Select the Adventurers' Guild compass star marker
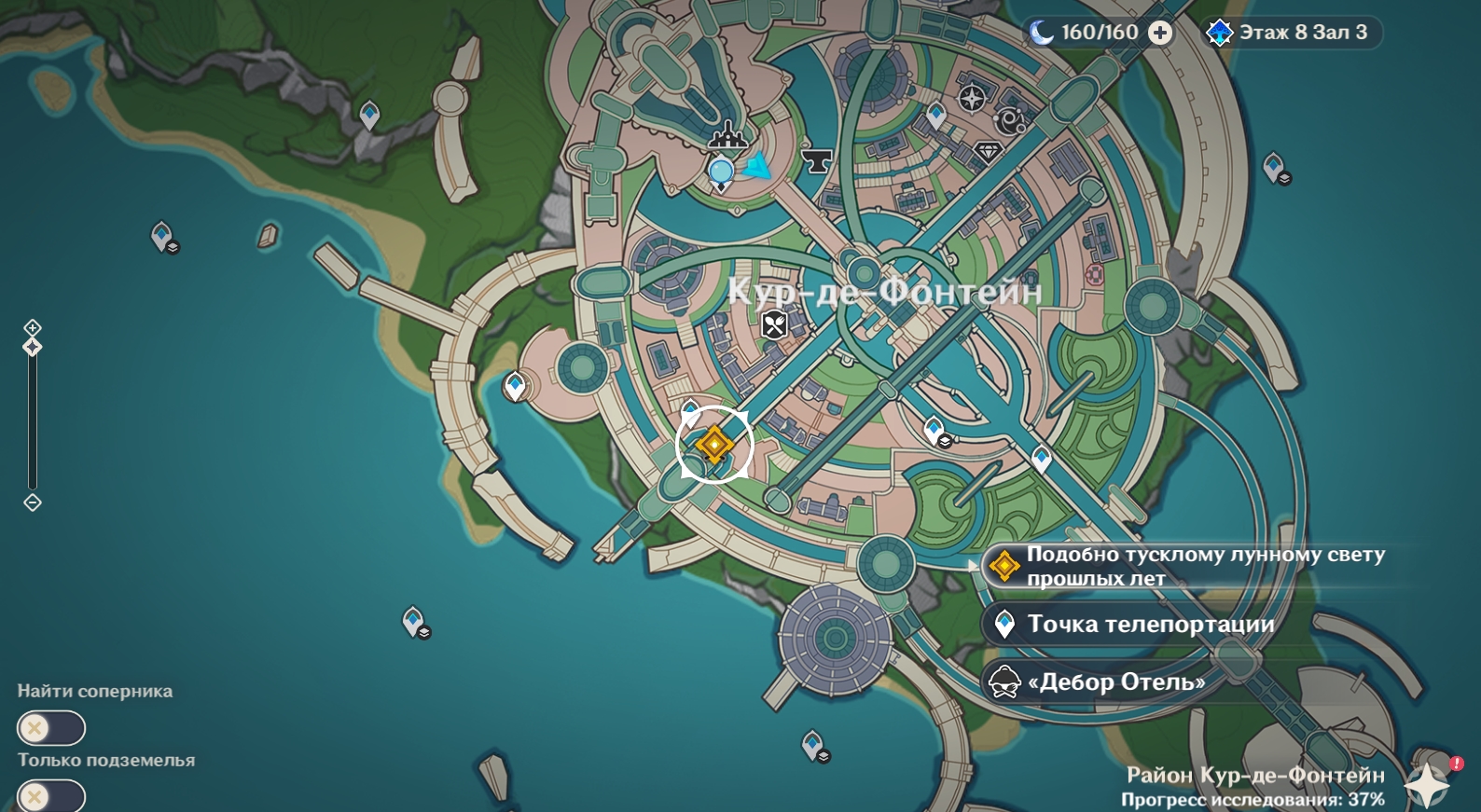 (972, 97)
